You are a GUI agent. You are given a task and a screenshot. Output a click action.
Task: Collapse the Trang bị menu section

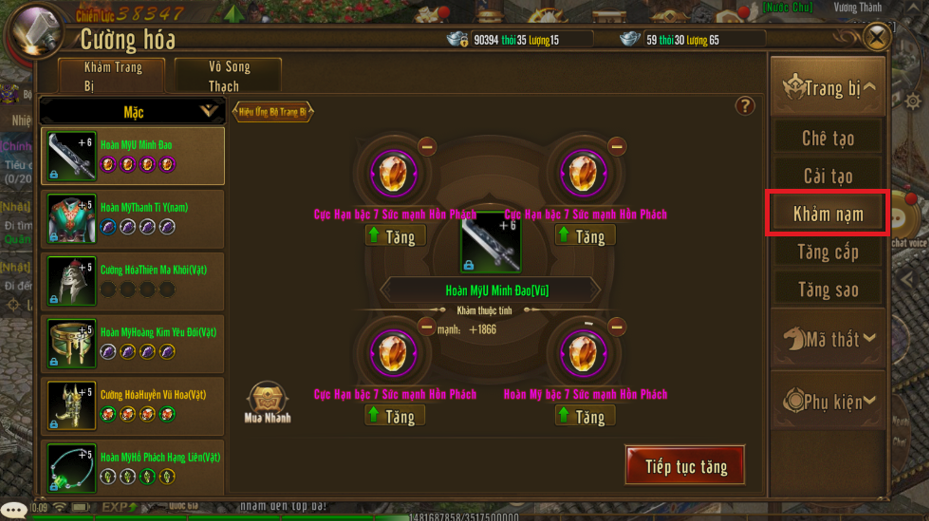[x=827, y=88]
